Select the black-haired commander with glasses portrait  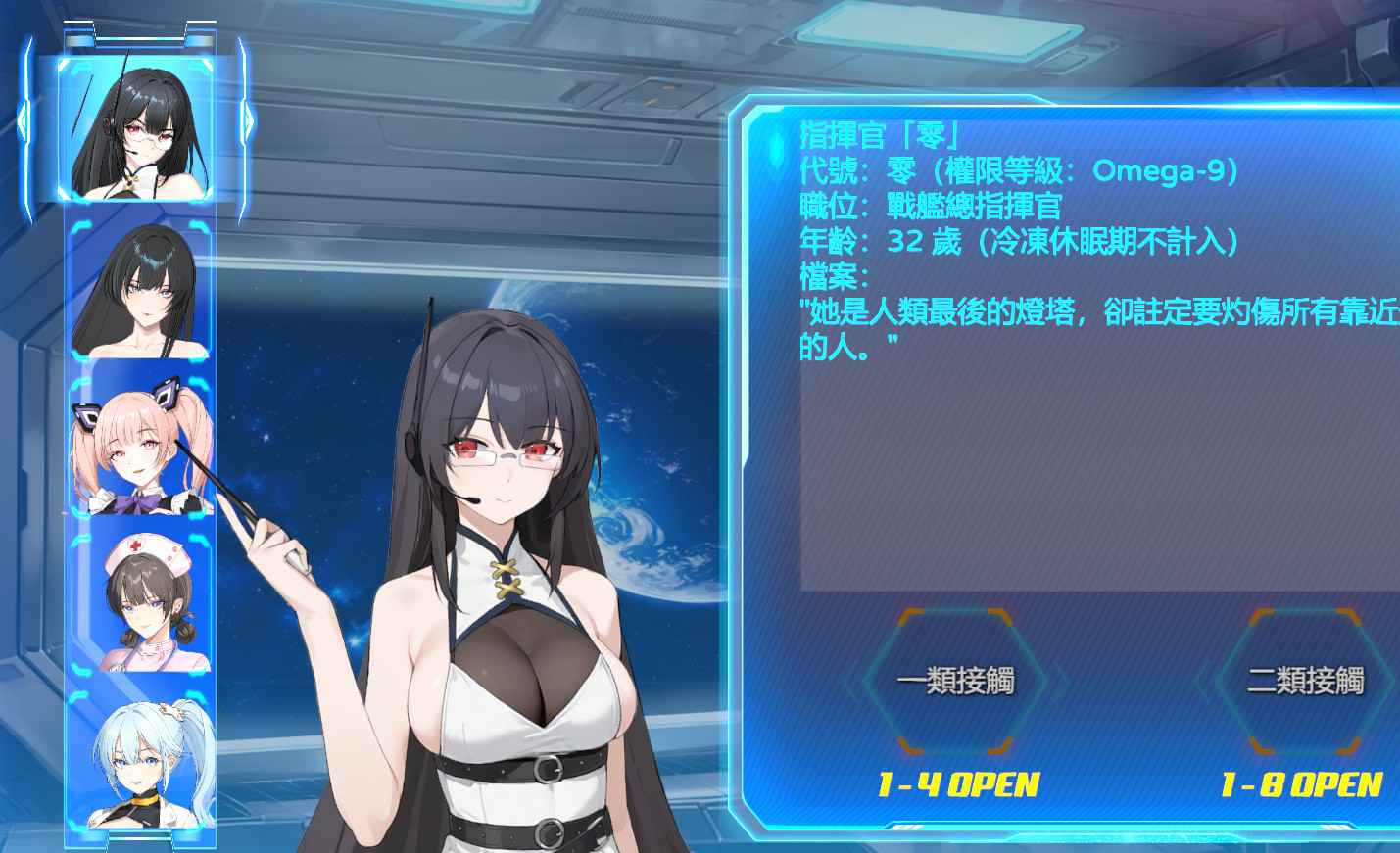(140, 129)
